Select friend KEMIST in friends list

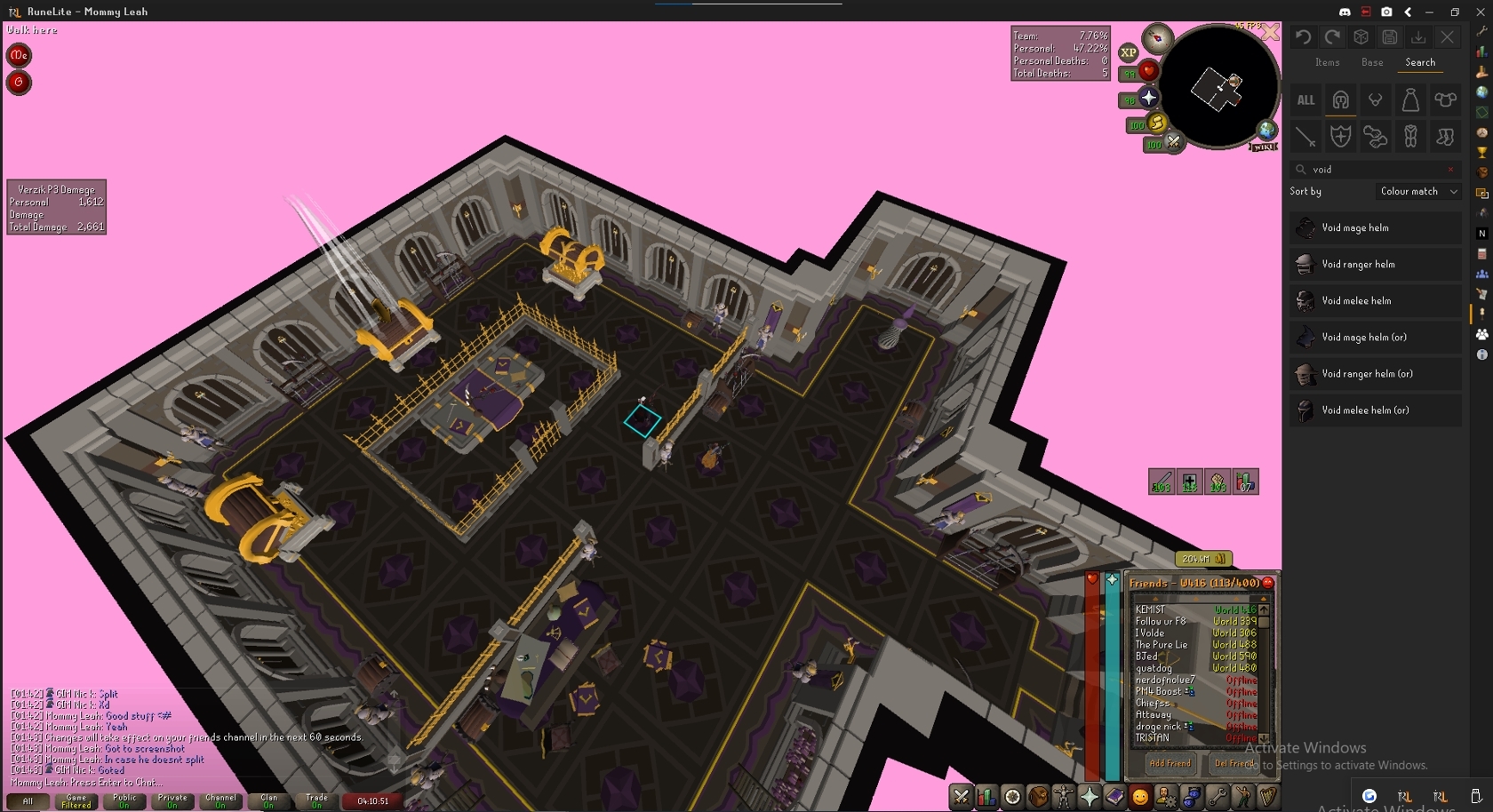click(x=1150, y=609)
